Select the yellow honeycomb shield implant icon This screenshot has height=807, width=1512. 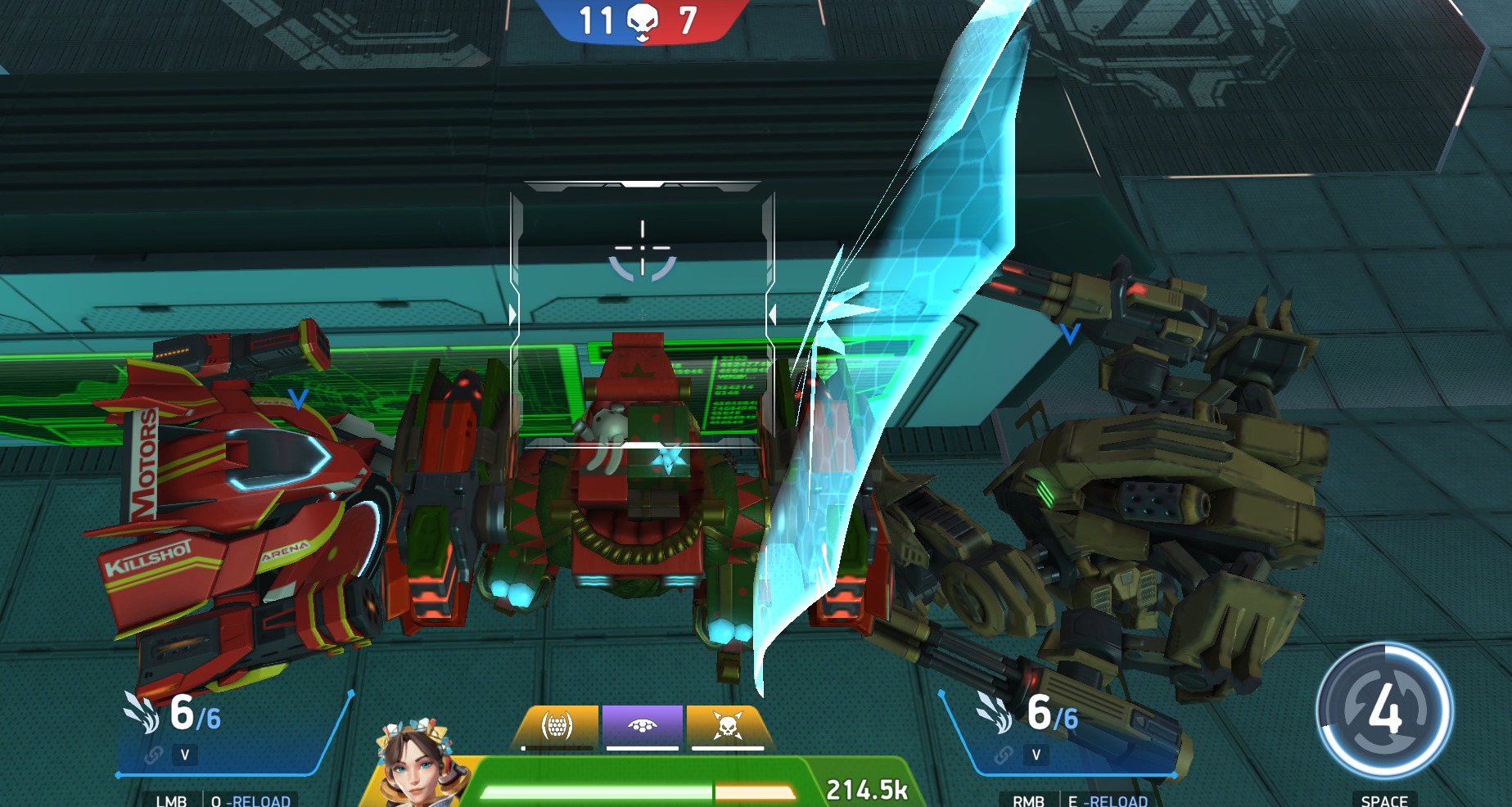click(x=557, y=725)
